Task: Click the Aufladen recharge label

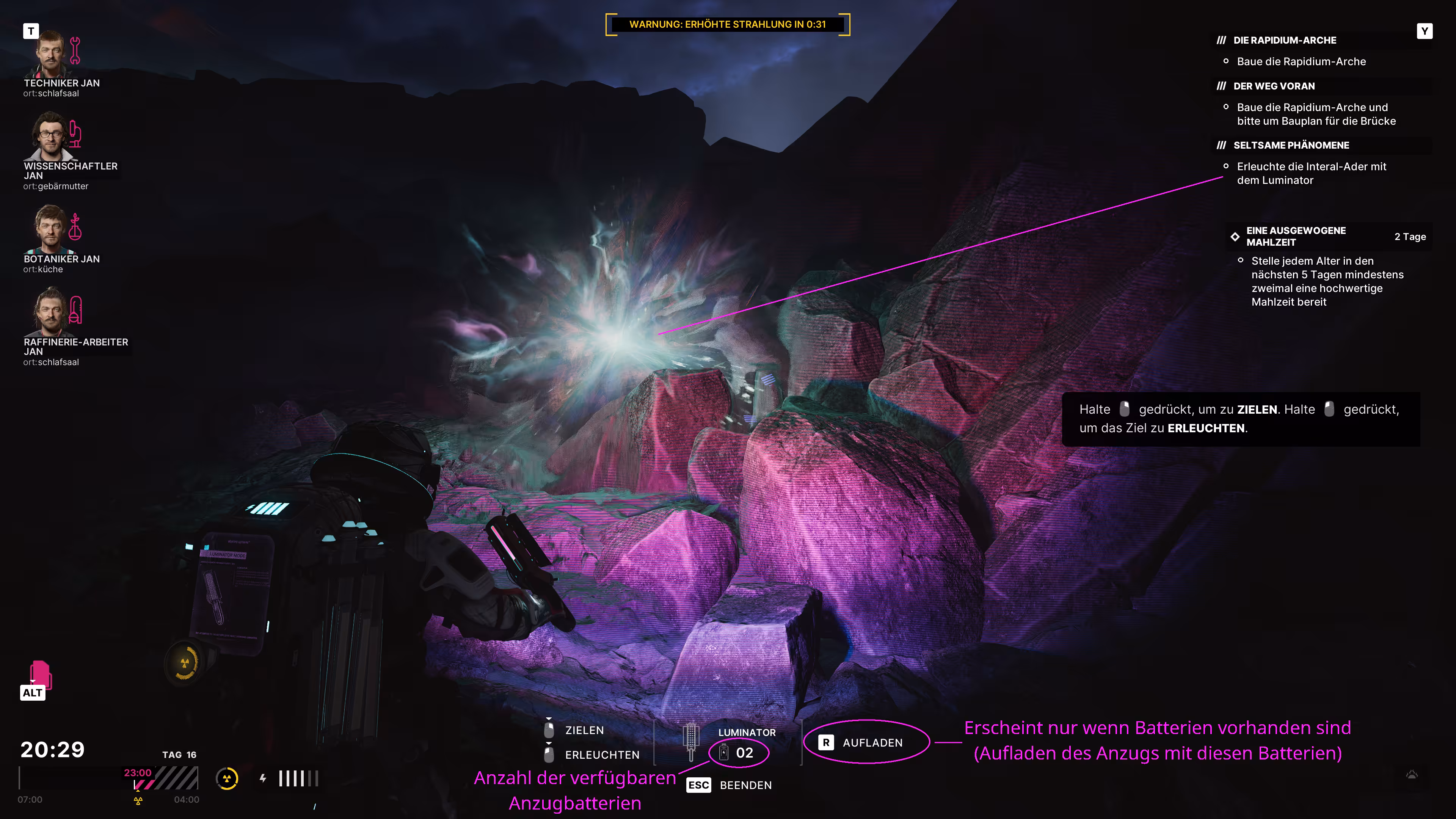Action: click(872, 743)
